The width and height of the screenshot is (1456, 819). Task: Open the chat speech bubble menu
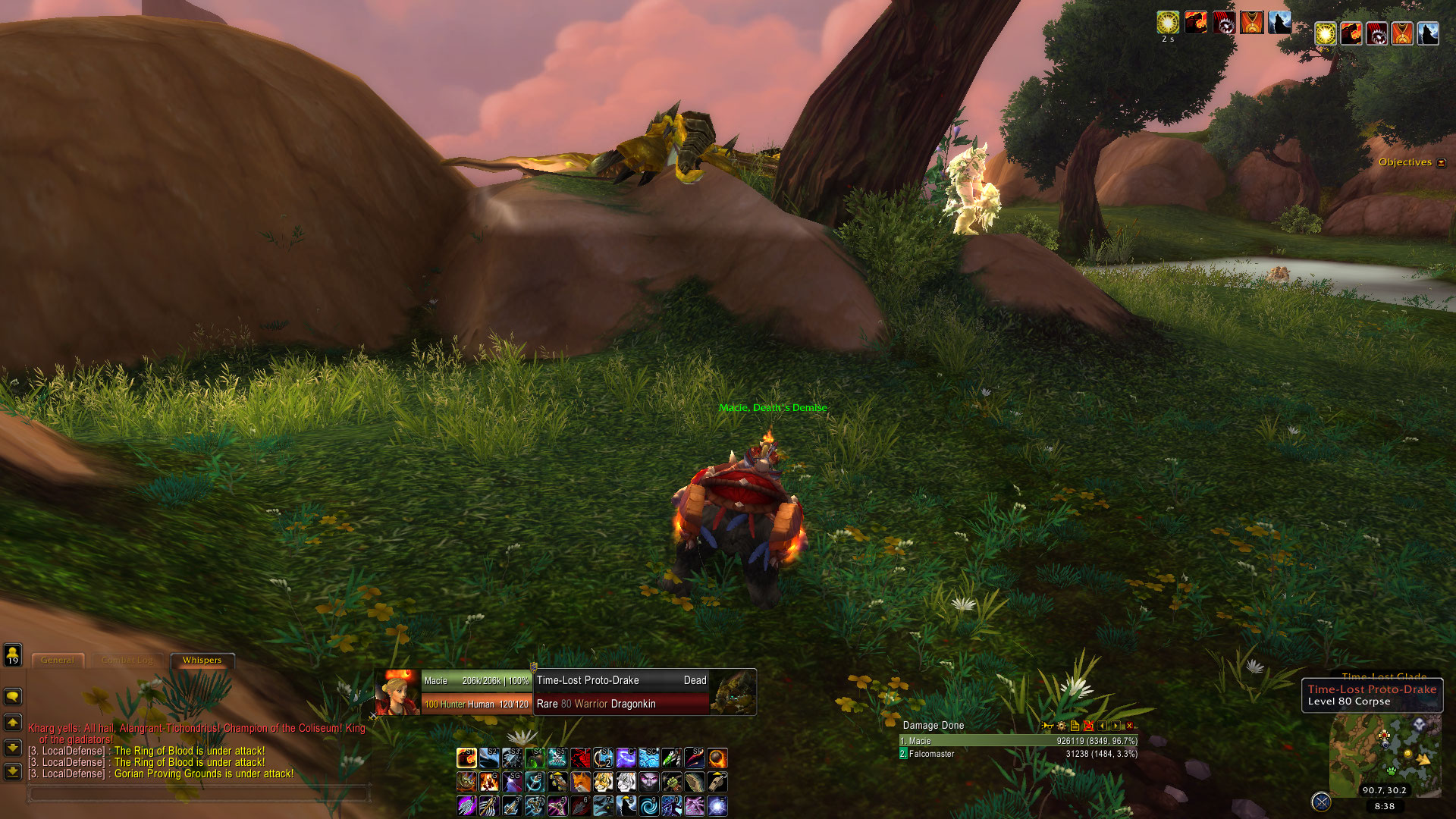coord(13,696)
